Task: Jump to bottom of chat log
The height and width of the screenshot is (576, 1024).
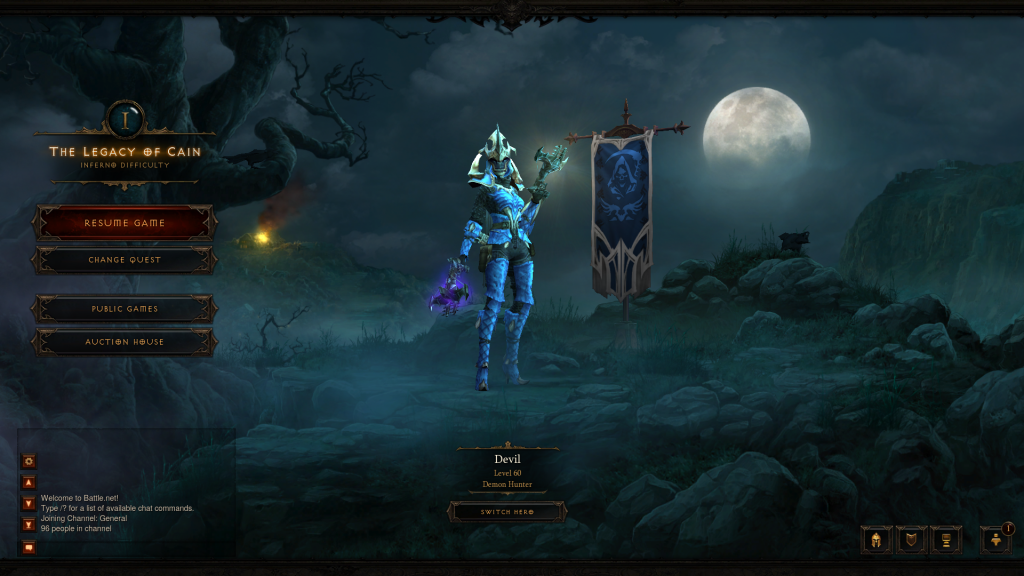Action: (x=29, y=524)
